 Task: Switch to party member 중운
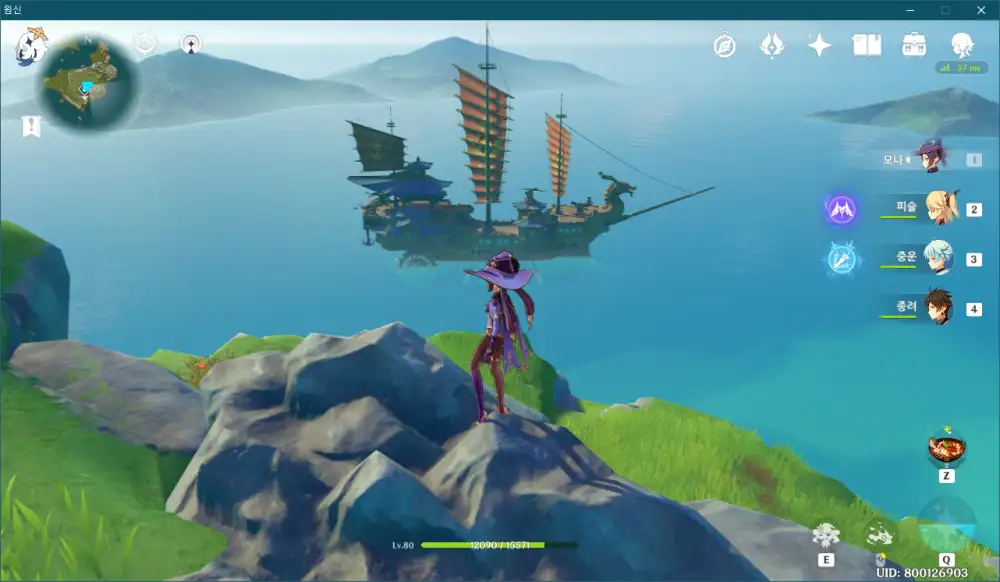(x=938, y=258)
